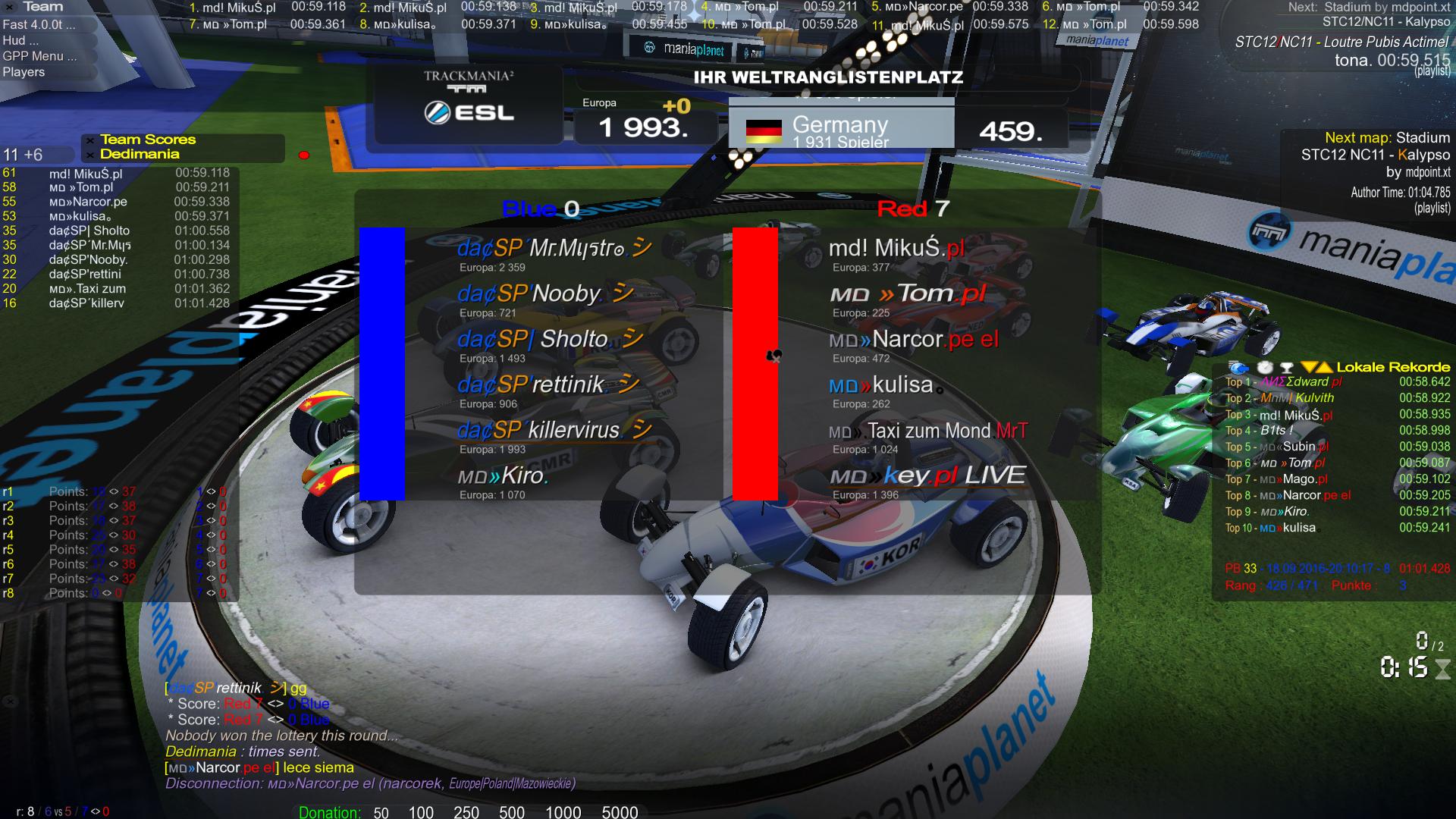The width and height of the screenshot is (1456, 819).
Task: Close the Team Scores widget
Action: (x=90, y=140)
